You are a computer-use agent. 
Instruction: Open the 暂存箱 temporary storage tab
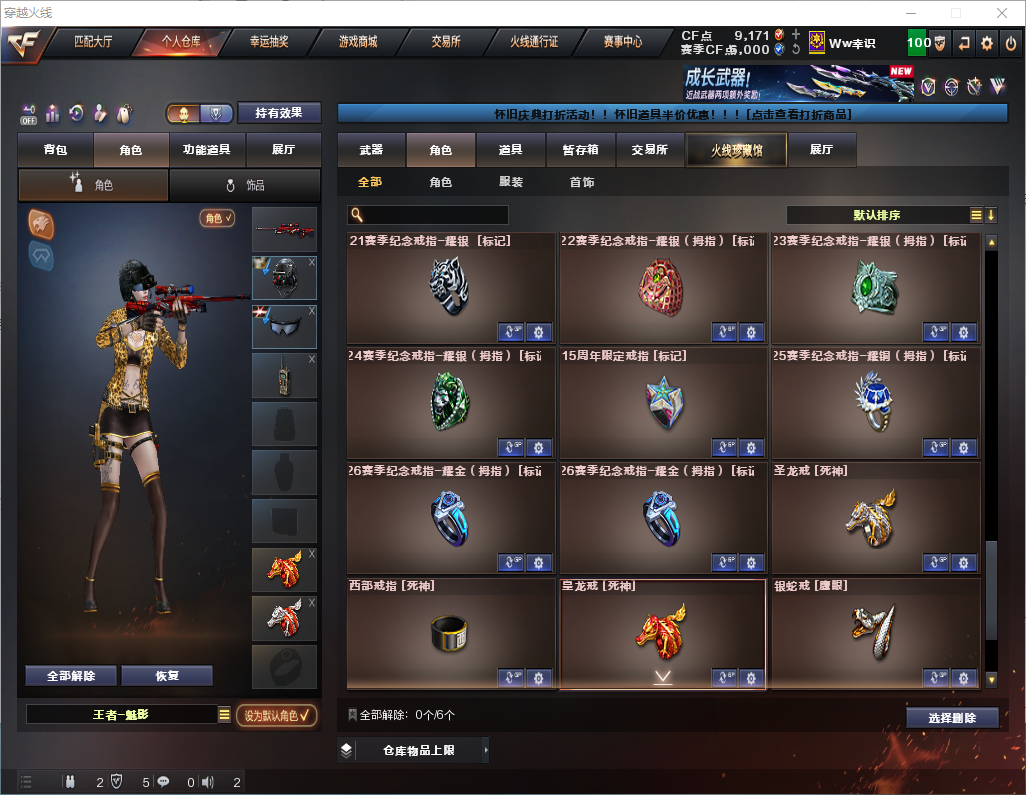(x=580, y=150)
